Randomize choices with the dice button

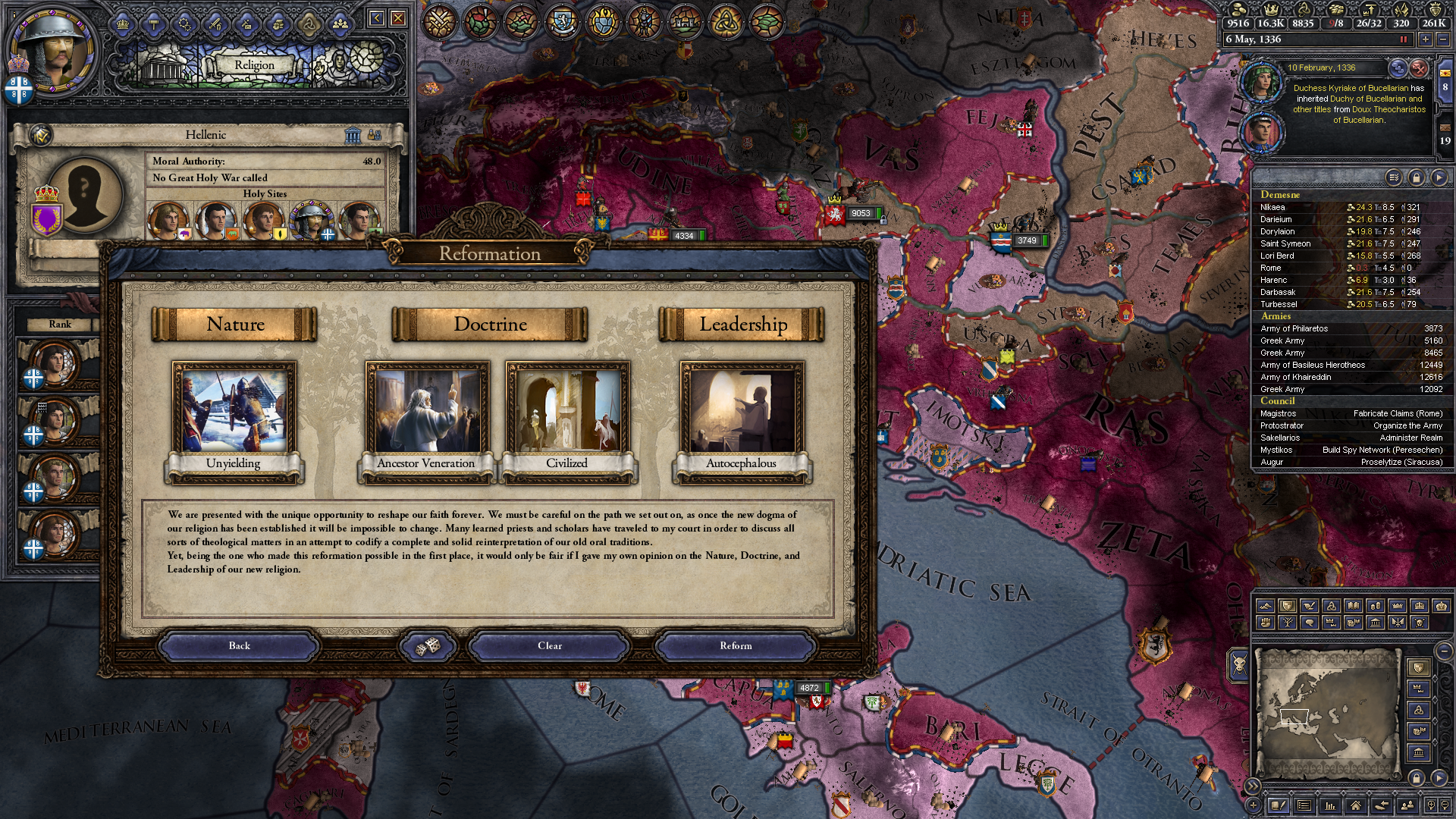point(428,646)
